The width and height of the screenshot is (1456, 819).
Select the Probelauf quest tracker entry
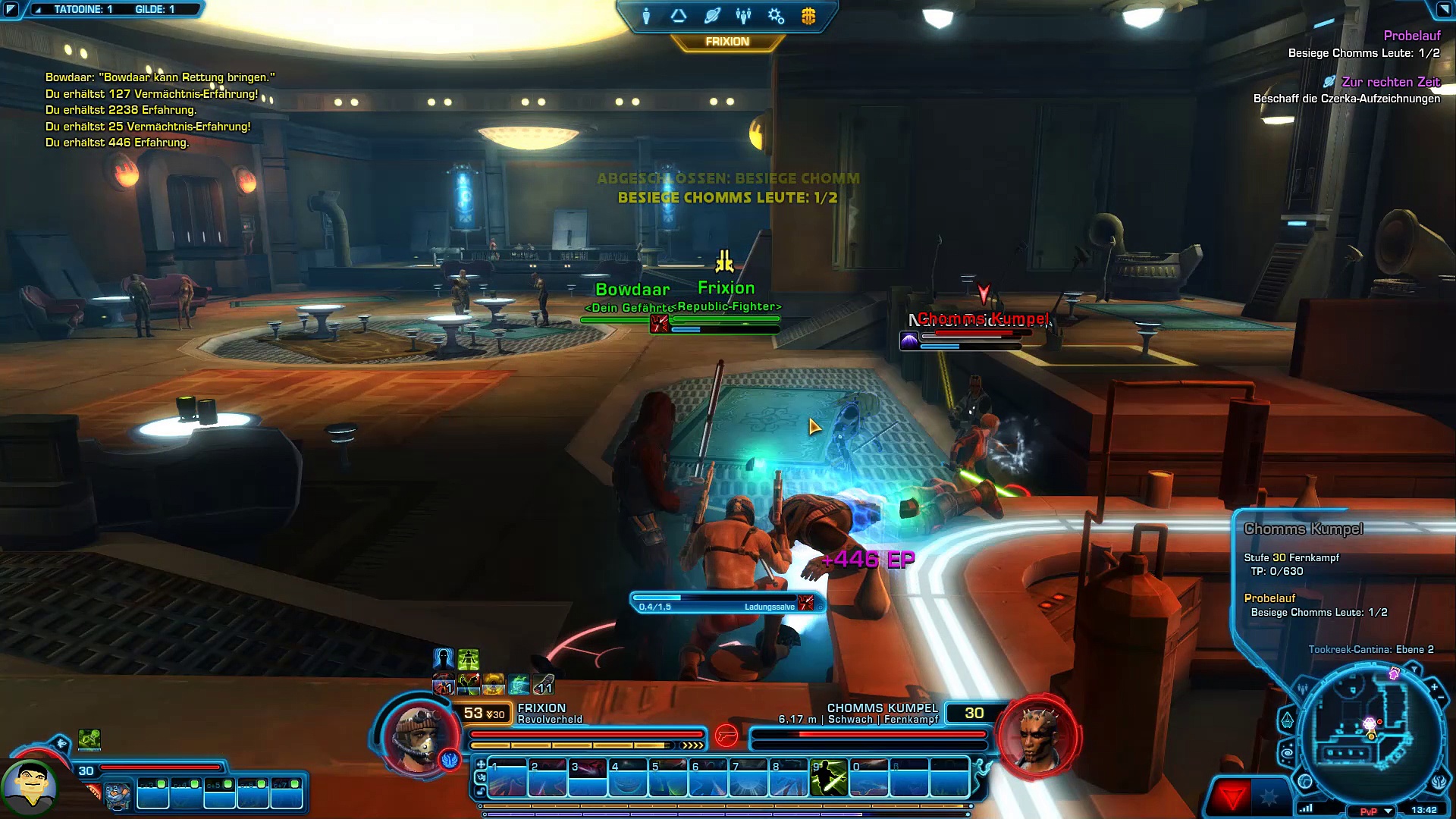(x=1411, y=36)
